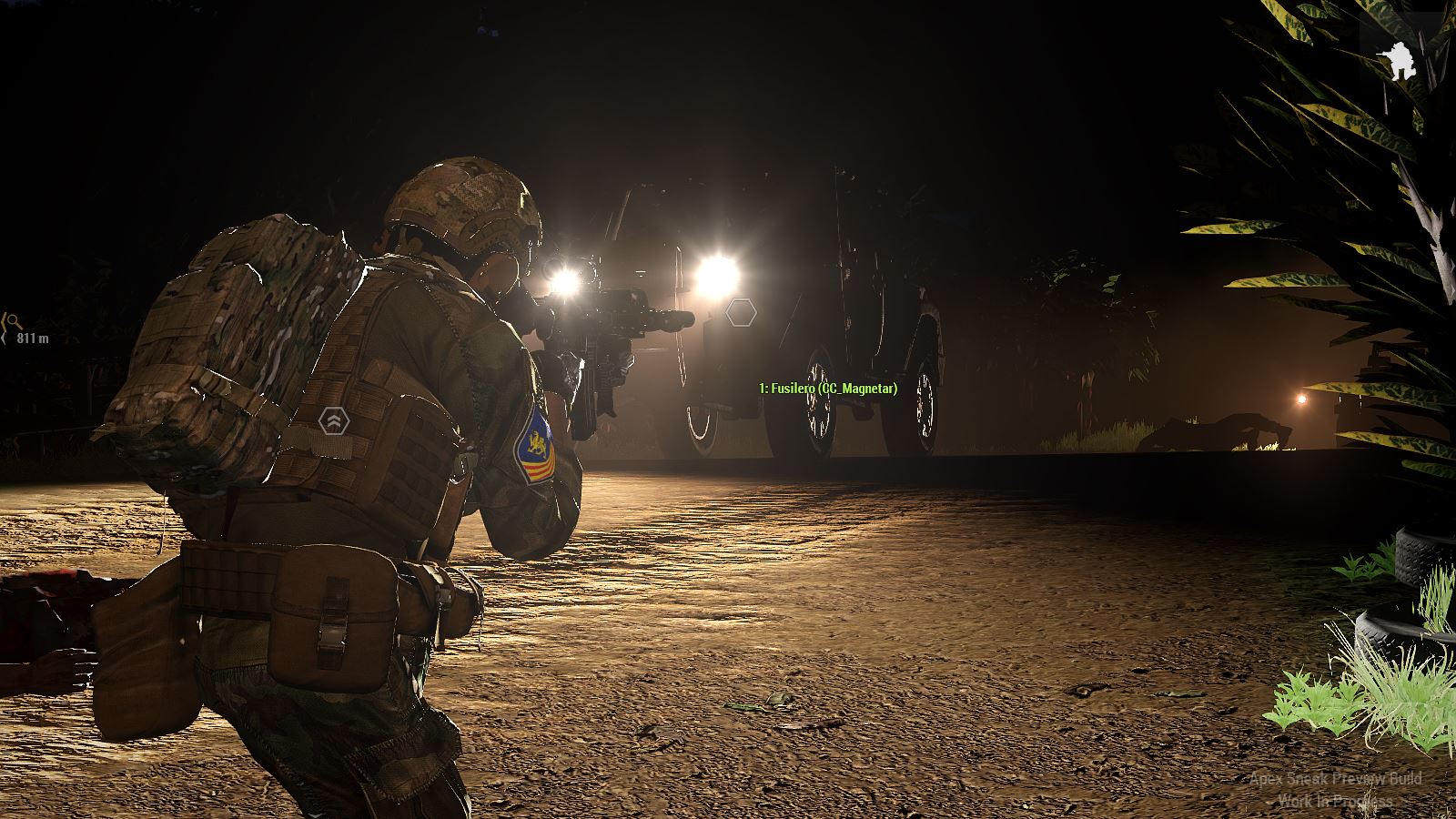
Task: Select the Fusilero (CC_Magnetar) unit label
Action: click(828, 389)
